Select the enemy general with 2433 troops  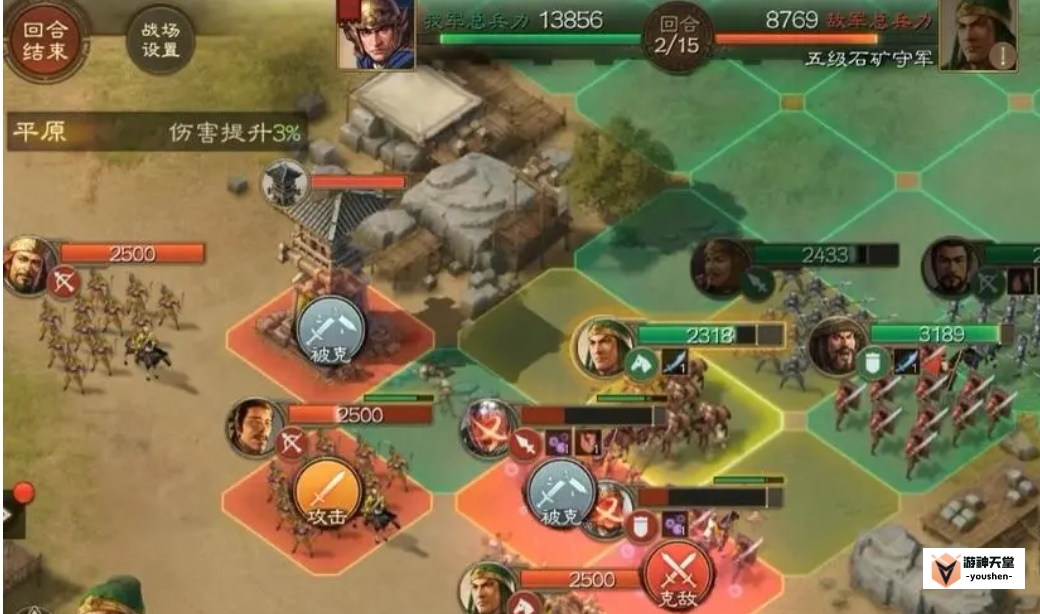720,266
